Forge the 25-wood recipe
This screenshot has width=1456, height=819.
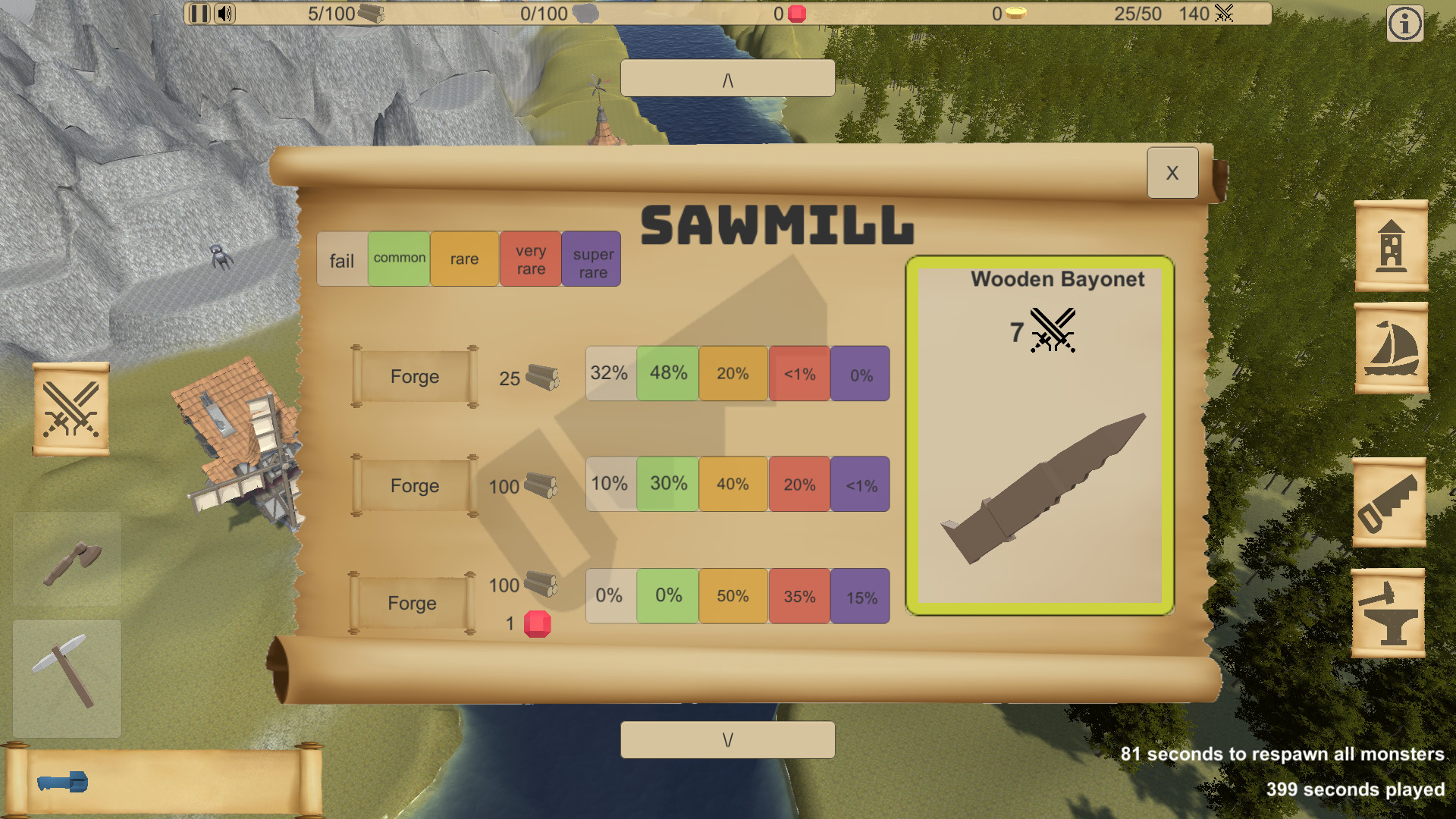click(413, 377)
